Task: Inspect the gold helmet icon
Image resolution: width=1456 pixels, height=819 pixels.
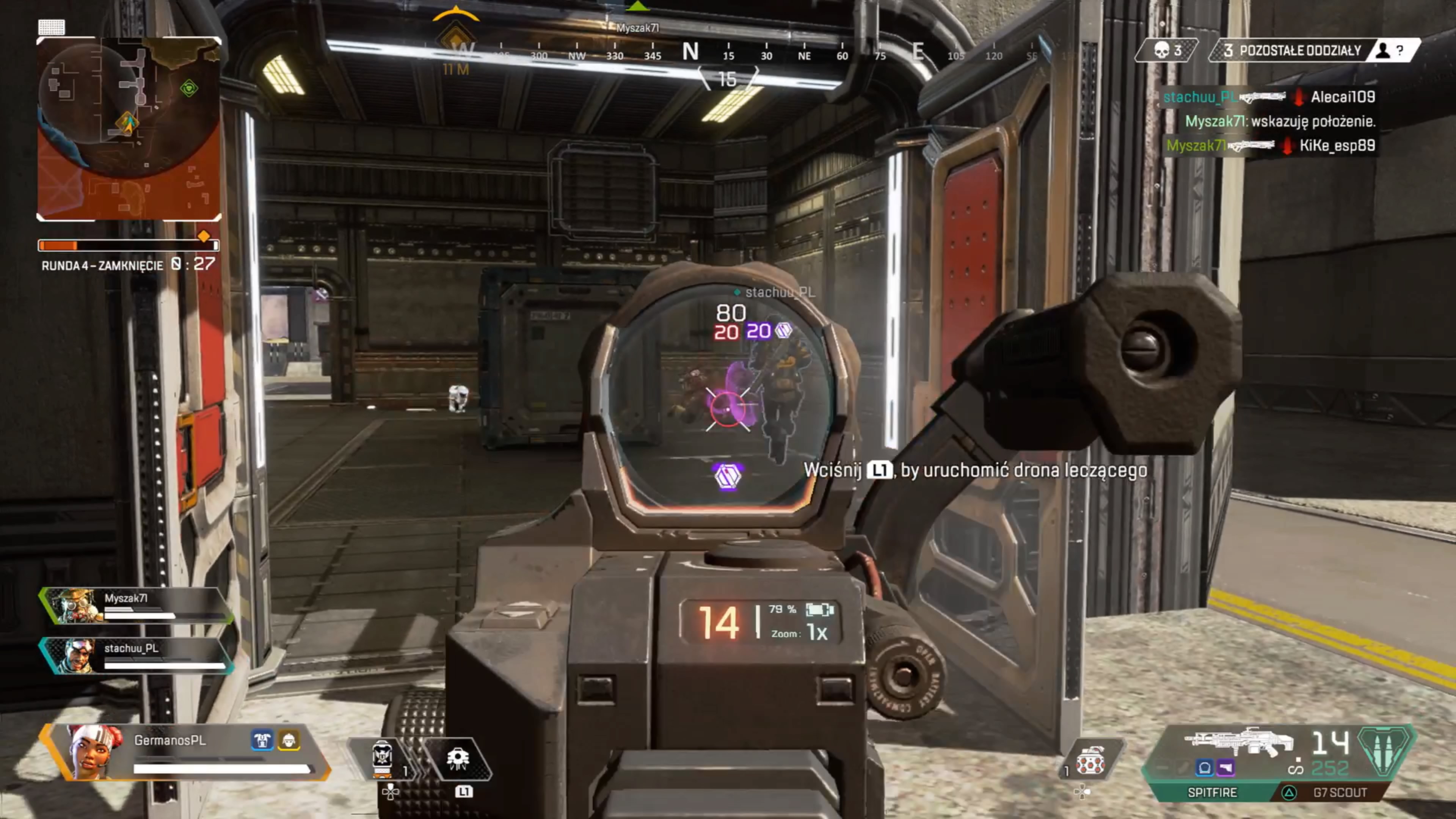Action: (289, 741)
